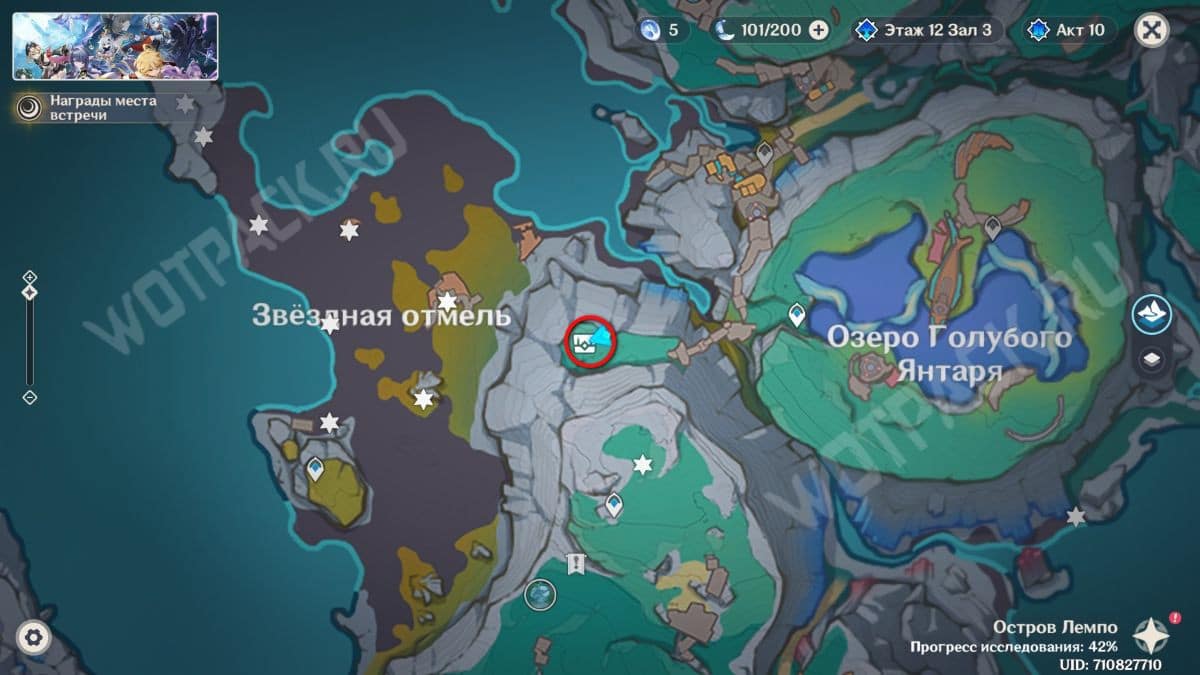Select the round blue boss marker
The image size is (1200, 675).
point(540,595)
